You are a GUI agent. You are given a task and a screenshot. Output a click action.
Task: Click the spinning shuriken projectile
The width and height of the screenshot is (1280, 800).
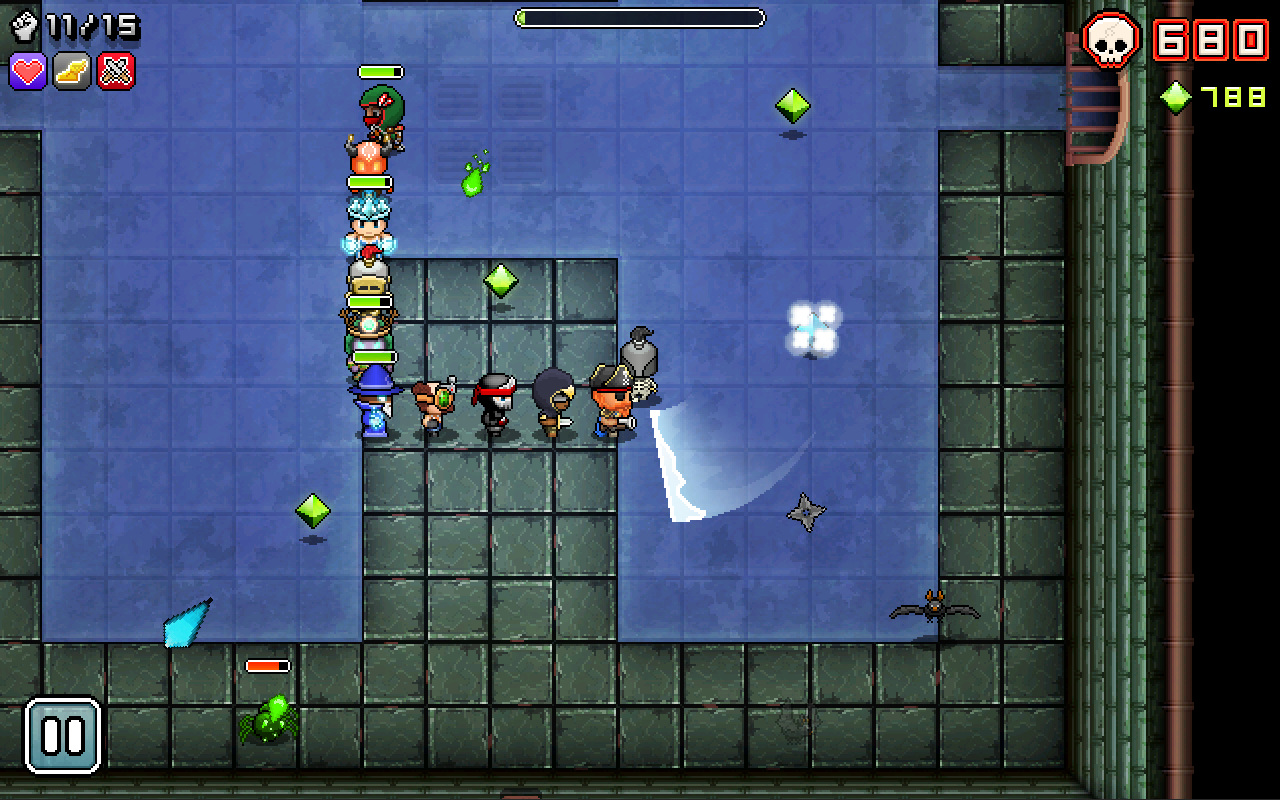(806, 513)
